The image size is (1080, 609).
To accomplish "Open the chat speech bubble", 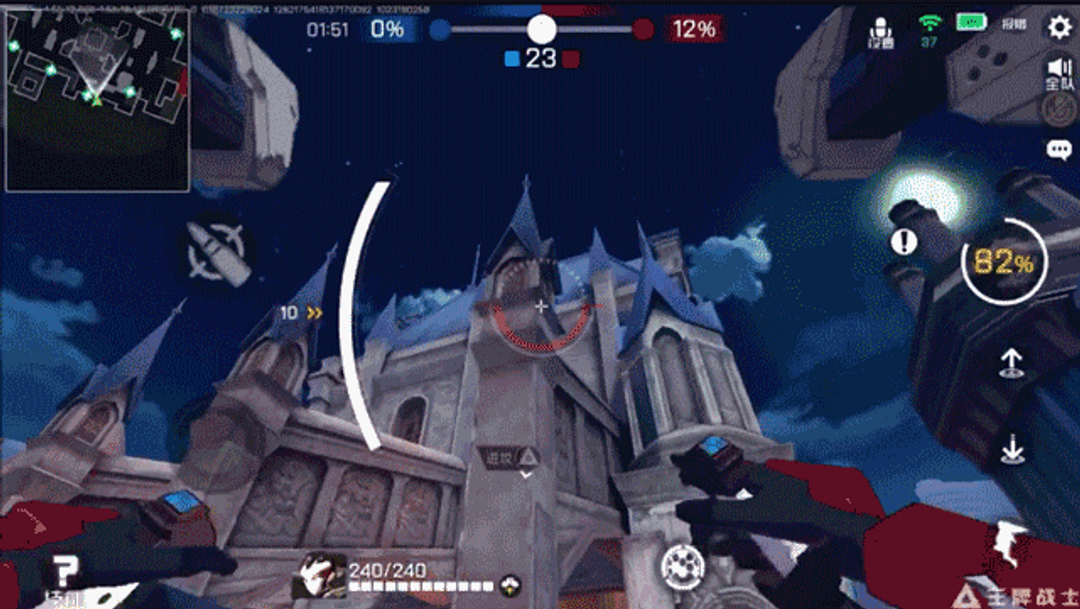I will (x=1059, y=150).
